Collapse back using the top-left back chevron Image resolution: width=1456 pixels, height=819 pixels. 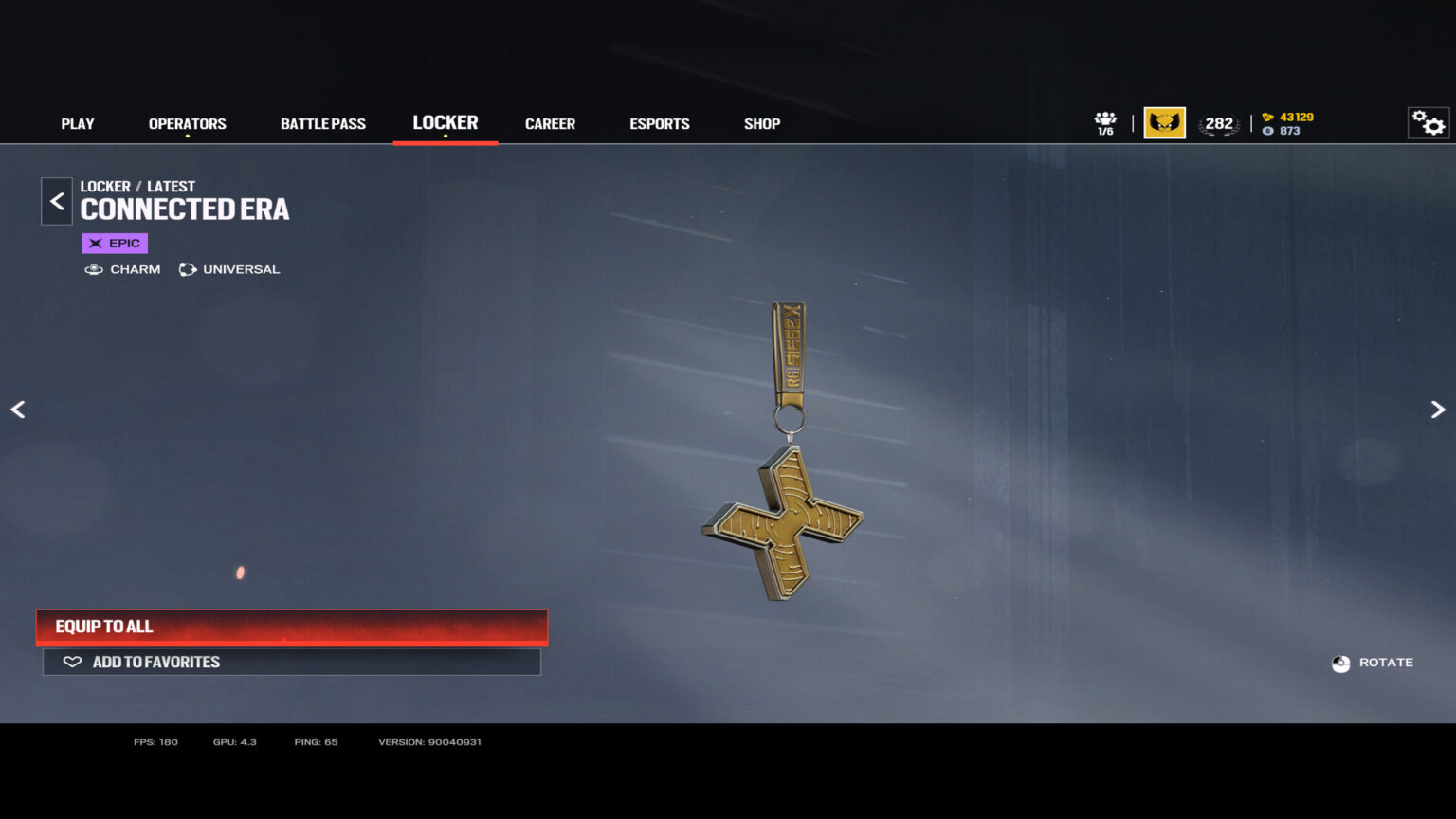(x=56, y=201)
